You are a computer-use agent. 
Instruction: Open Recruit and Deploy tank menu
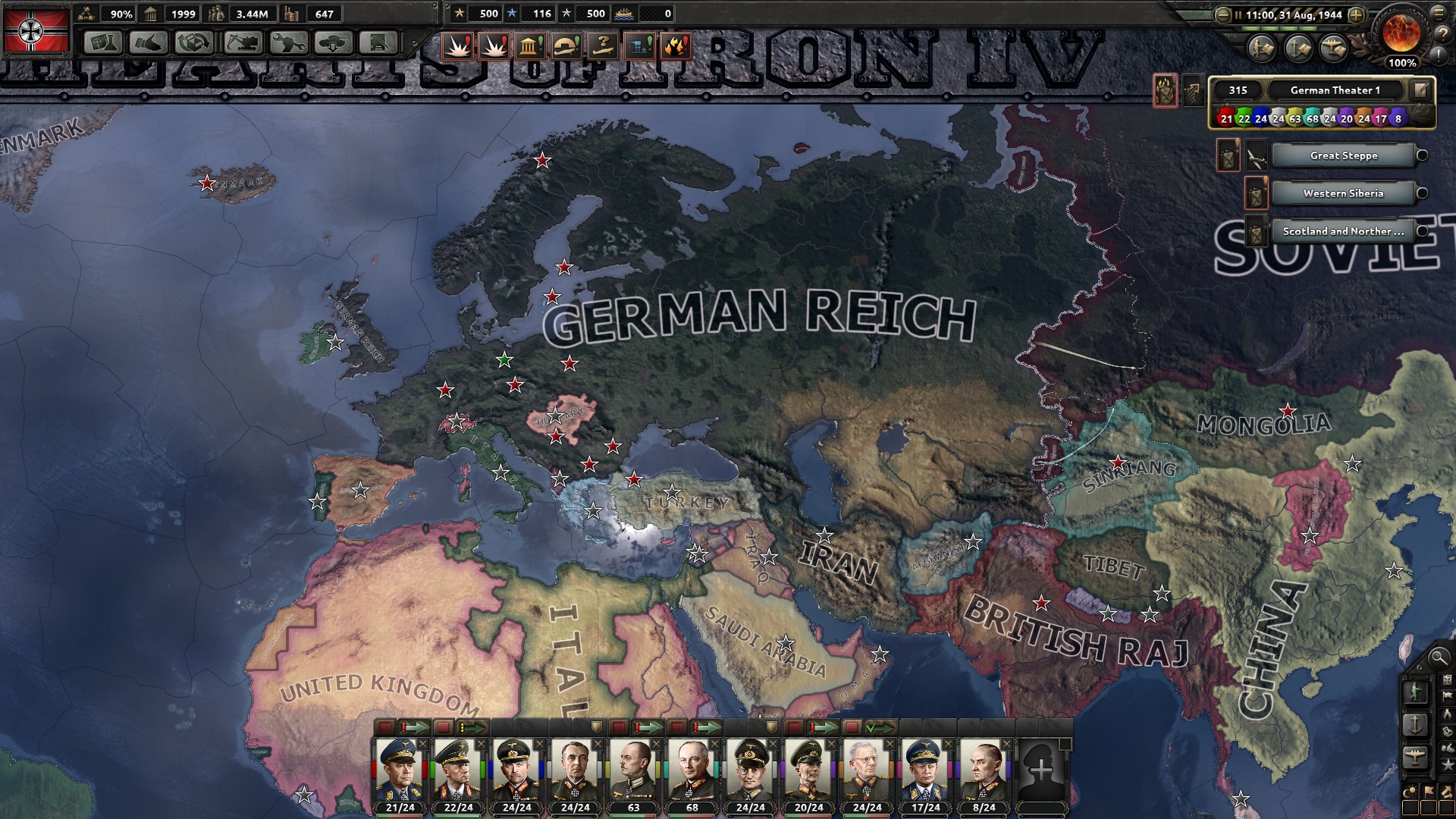tap(333, 42)
